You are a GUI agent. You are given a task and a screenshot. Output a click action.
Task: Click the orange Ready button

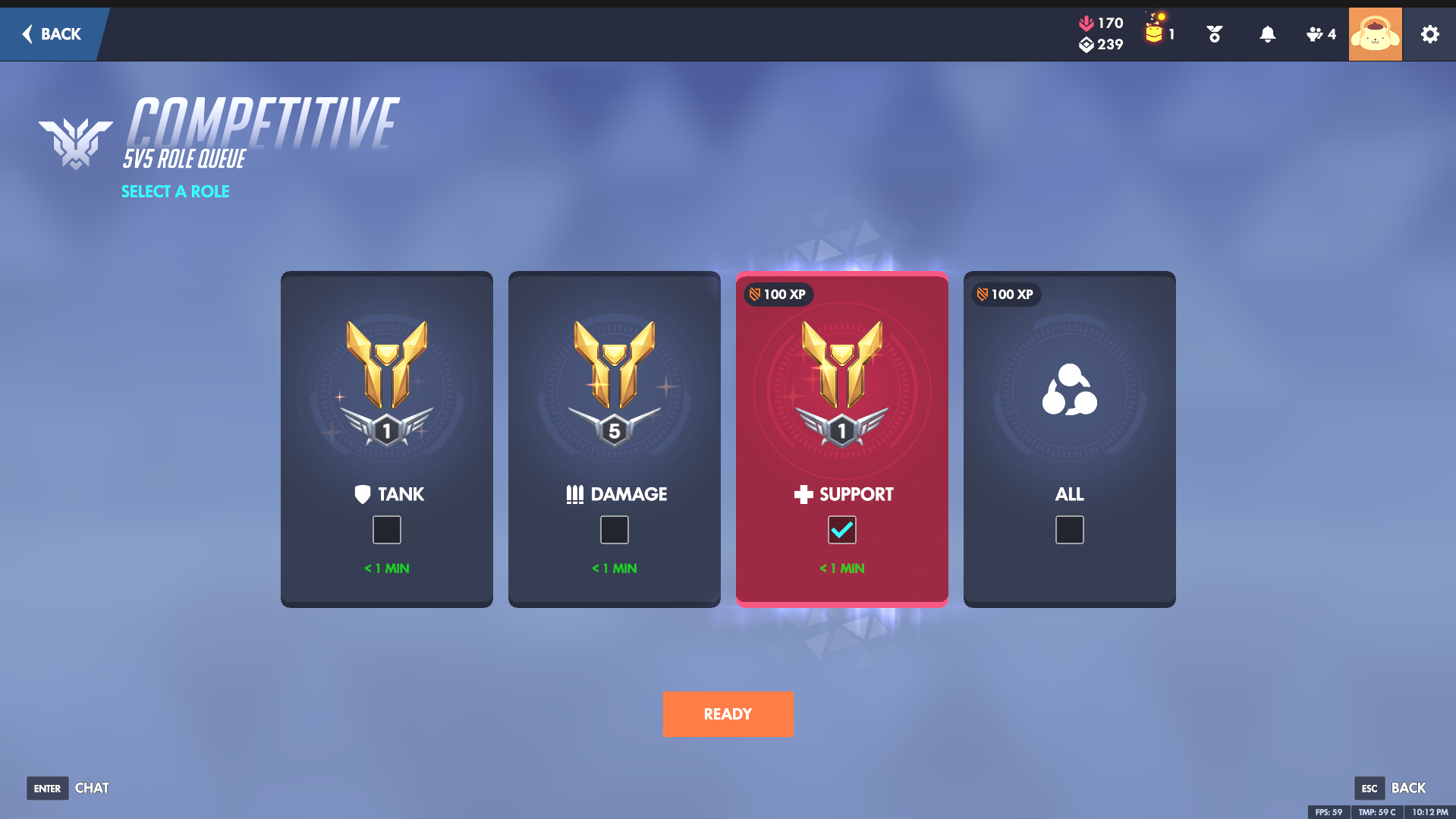[728, 714]
